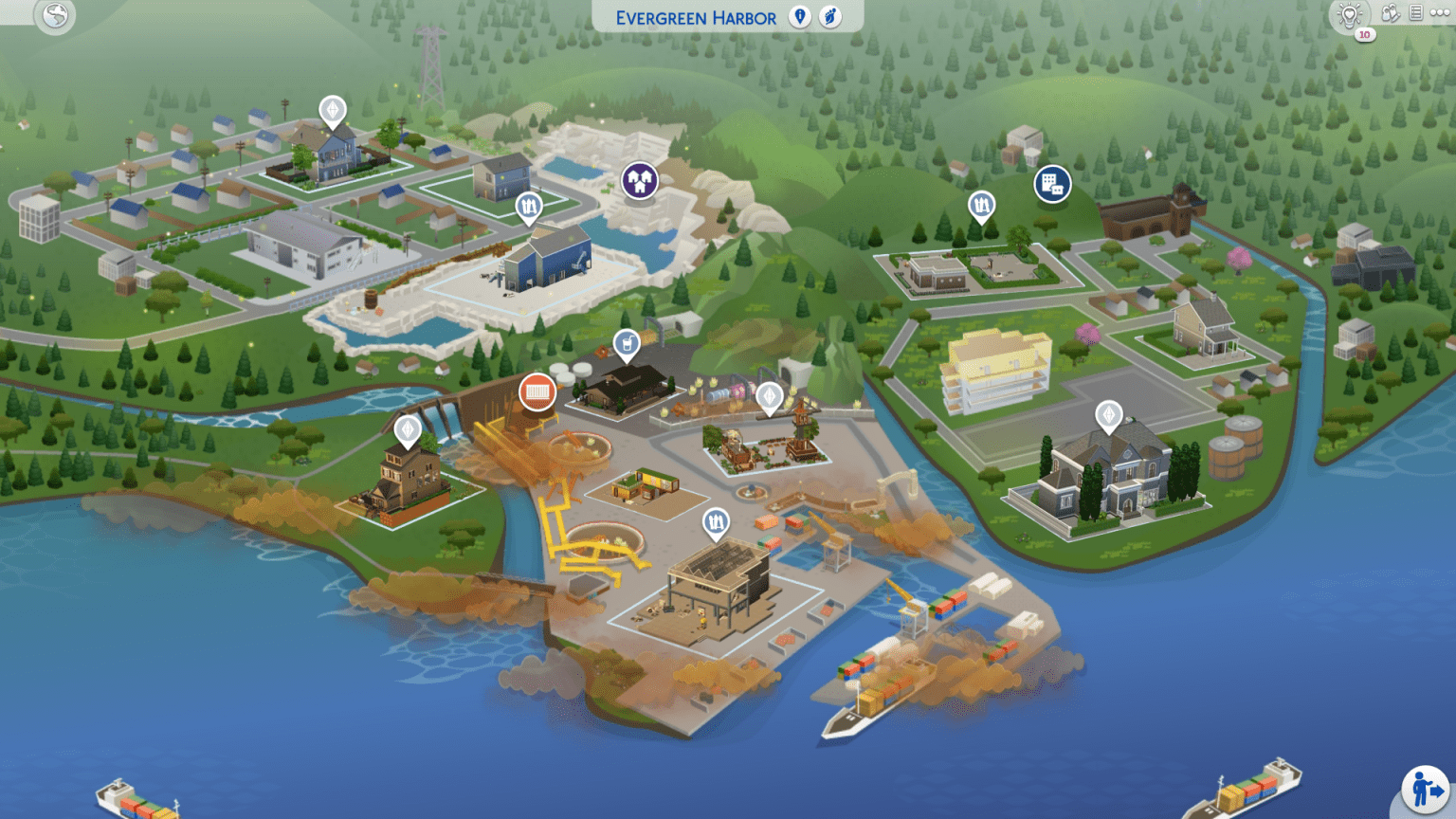Image resolution: width=1456 pixels, height=819 pixels.
Task: Open the household management list icon
Action: 1417,12
